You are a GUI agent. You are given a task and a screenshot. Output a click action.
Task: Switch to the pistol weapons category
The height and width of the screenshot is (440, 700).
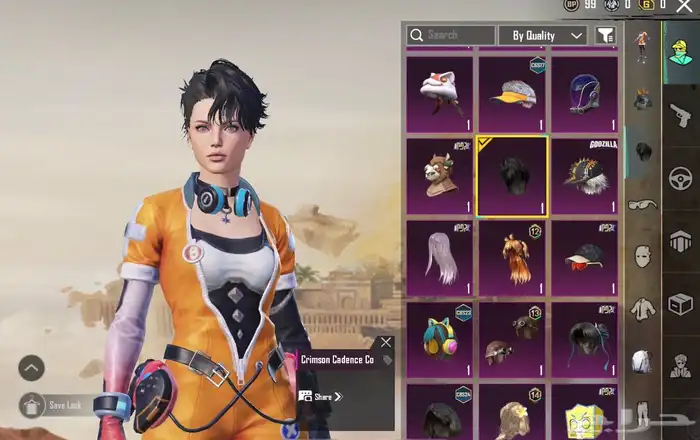[x=680, y=115]
